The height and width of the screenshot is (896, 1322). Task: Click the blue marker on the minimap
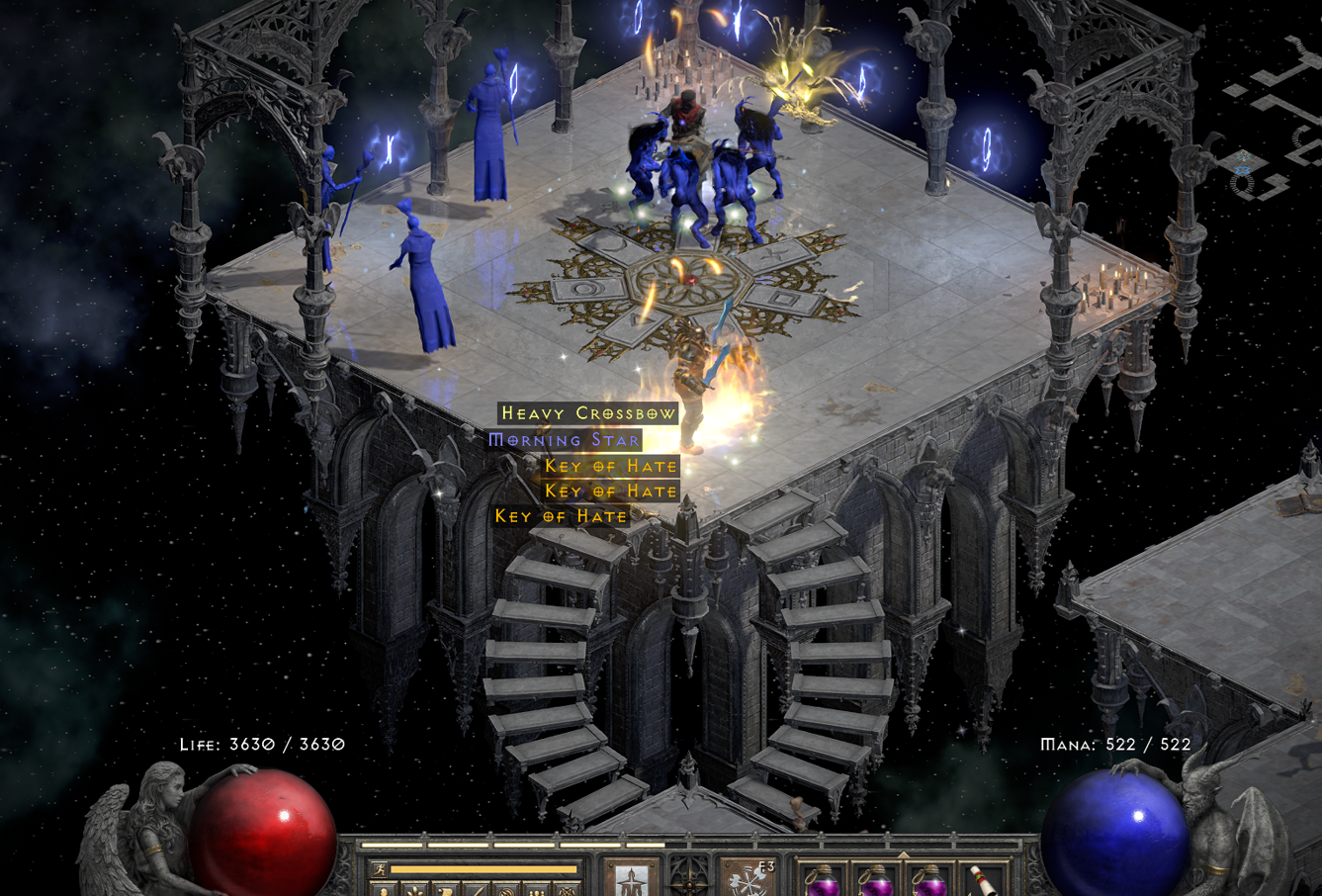[x=1241, y=168]
